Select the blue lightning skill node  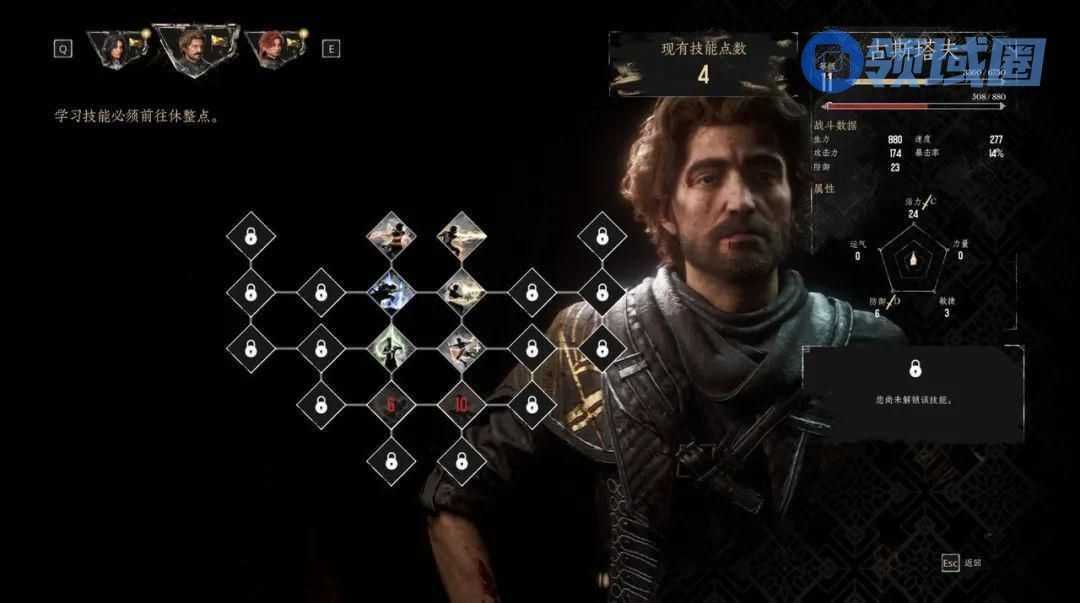click(391, 292)
